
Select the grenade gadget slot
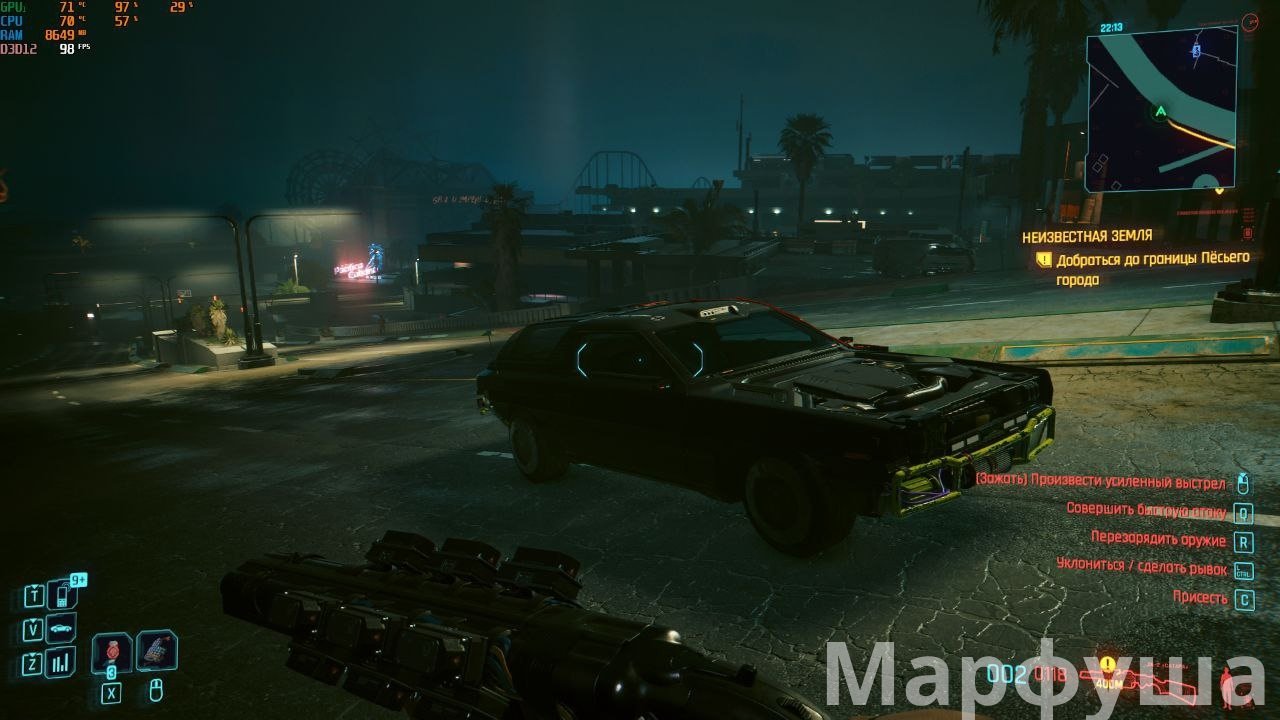156,650
